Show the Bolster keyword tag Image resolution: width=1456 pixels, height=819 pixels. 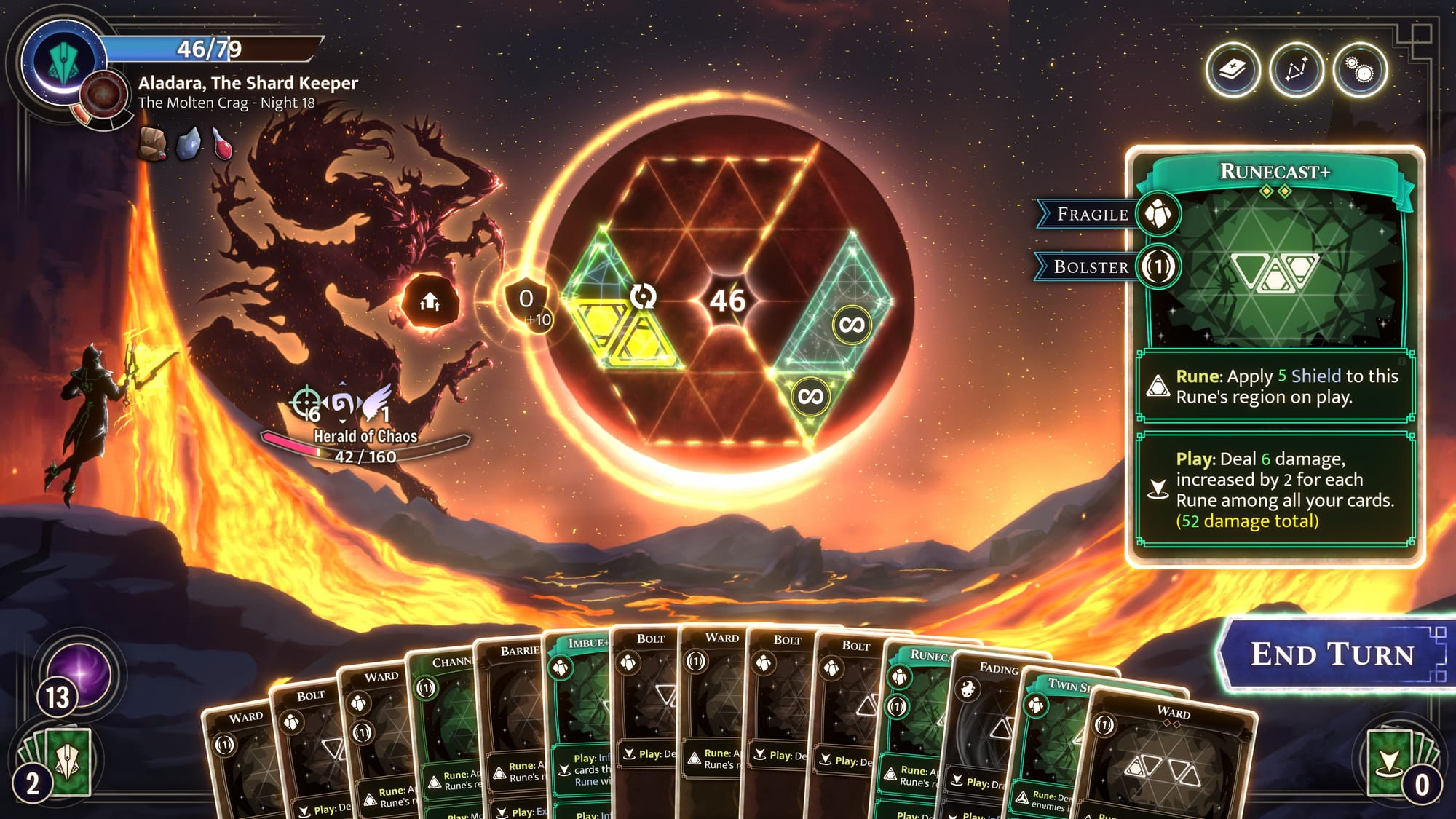[1091, 267]
